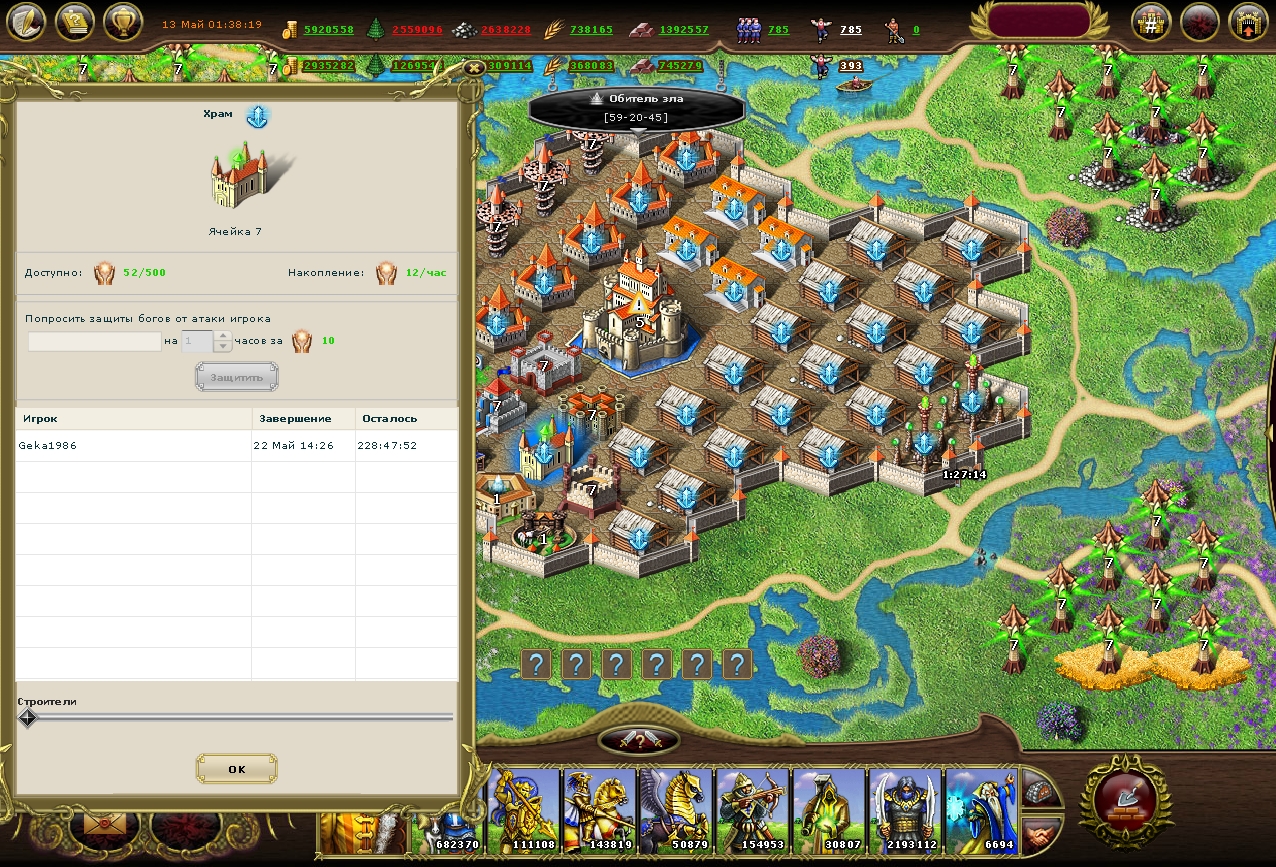Click the castle gate arrow icon
The height and width of the screenshot is (867, 1276).
click(x=1249, y=23)
